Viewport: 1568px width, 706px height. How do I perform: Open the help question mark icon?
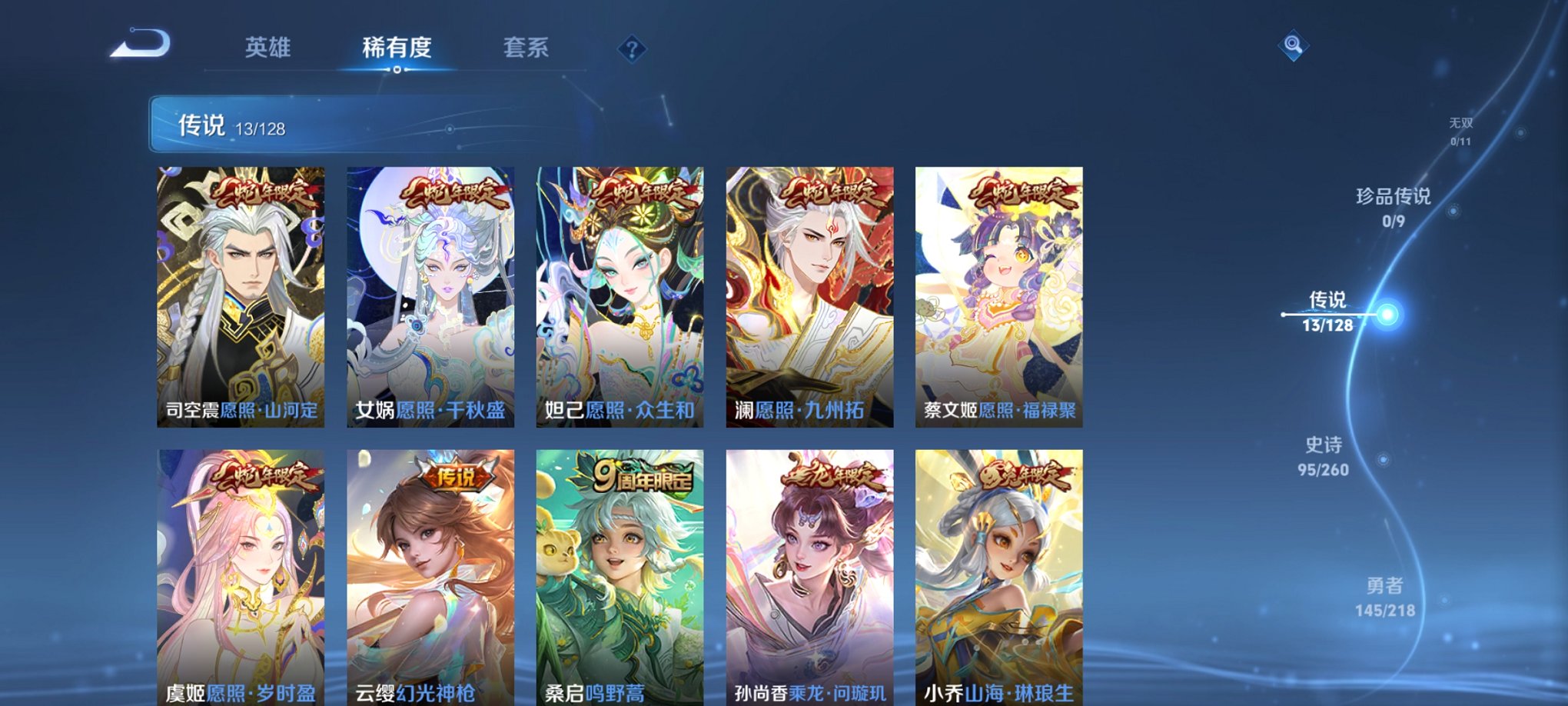(x=632, y=50)
